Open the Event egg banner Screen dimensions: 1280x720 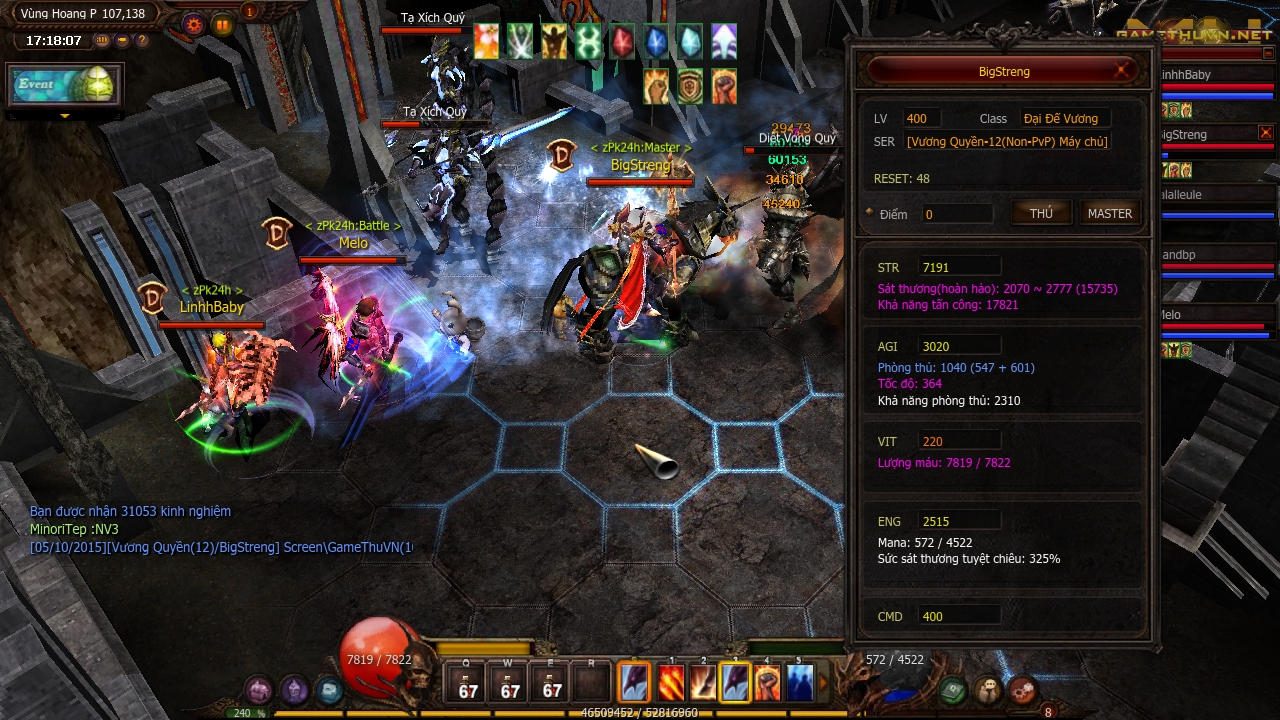(65, 85)
